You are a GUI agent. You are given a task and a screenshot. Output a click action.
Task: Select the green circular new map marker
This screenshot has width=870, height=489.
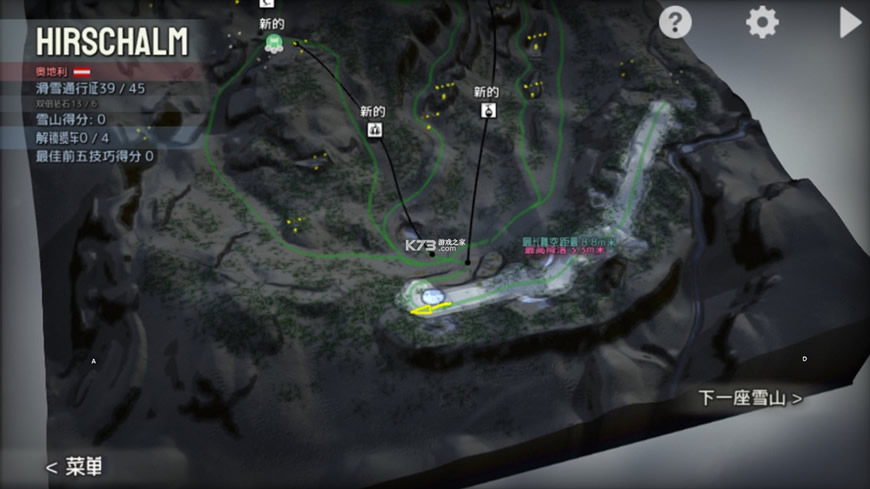[272, 42]
